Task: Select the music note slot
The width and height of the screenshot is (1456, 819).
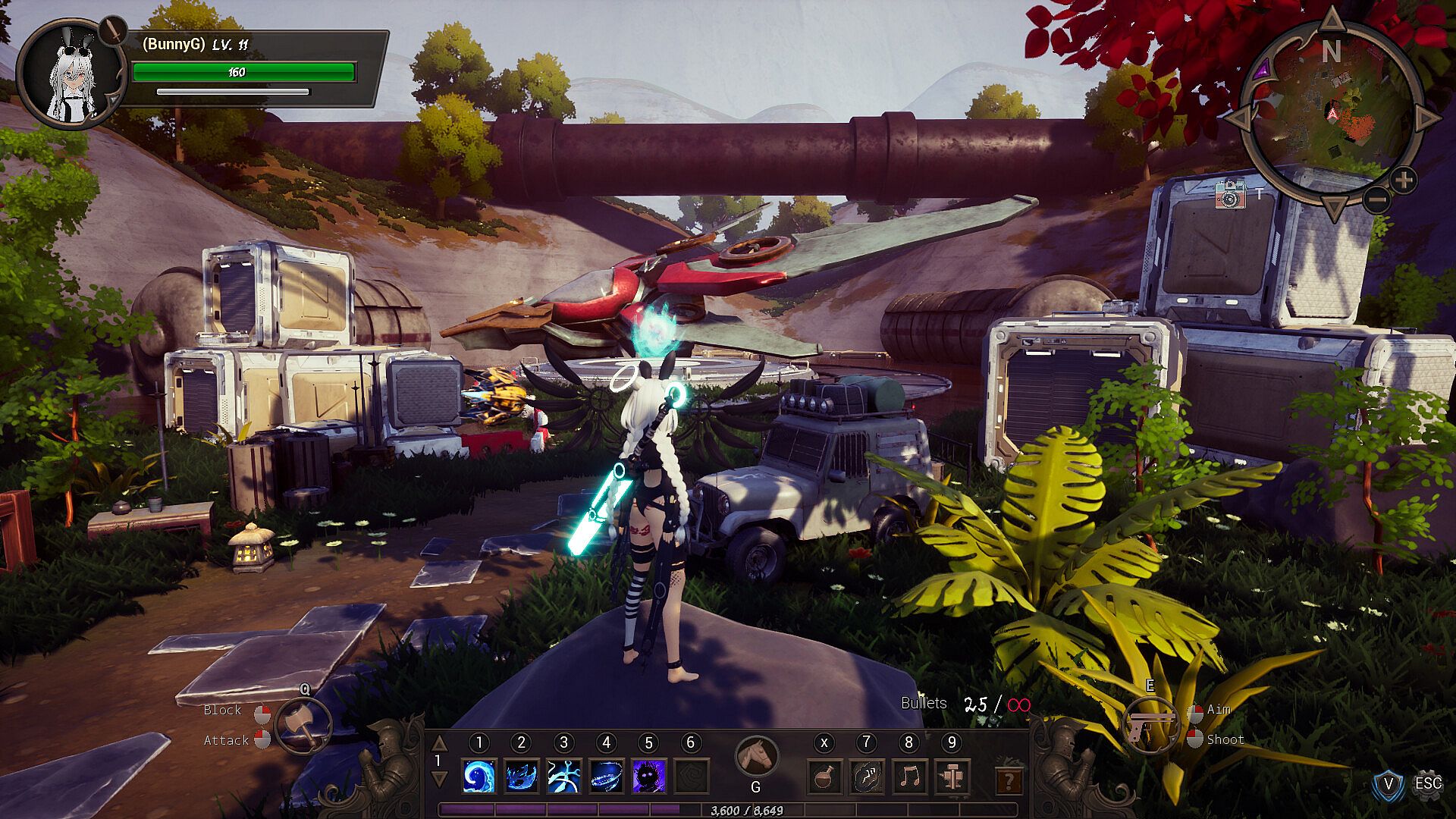Action: (909, 777)
